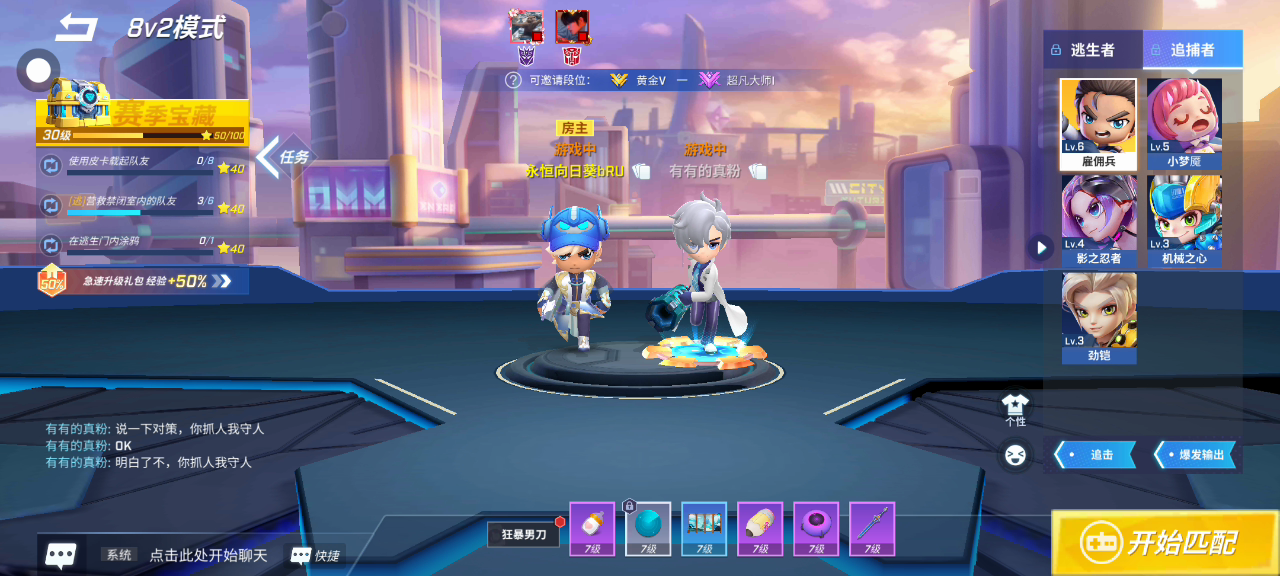
Task: Open the emoji face icon
Action: point(1015,455)
